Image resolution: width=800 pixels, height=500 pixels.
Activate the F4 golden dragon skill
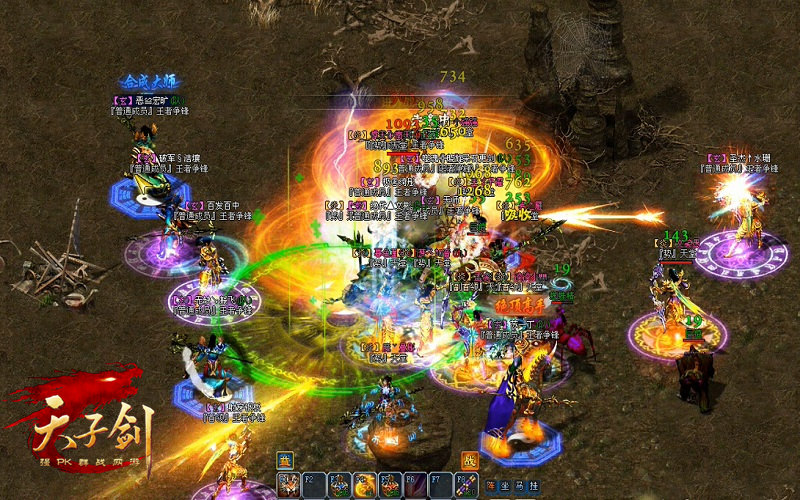click(365, 484)
